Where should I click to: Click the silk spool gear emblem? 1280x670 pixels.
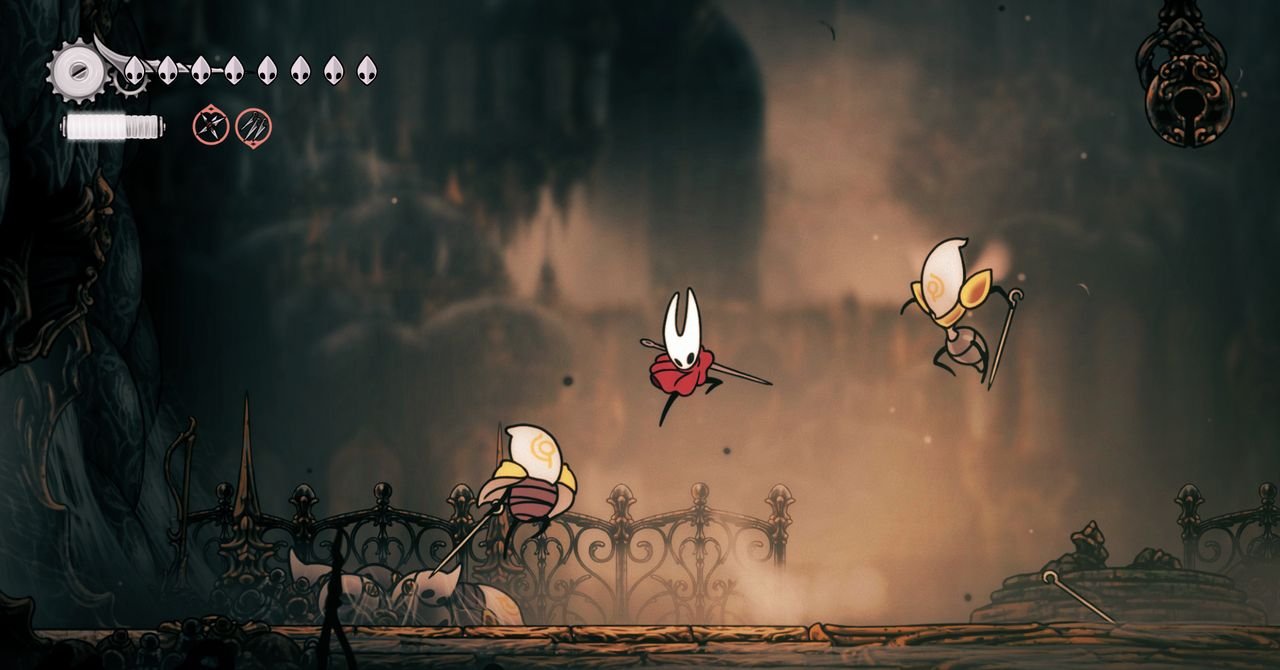77,70
